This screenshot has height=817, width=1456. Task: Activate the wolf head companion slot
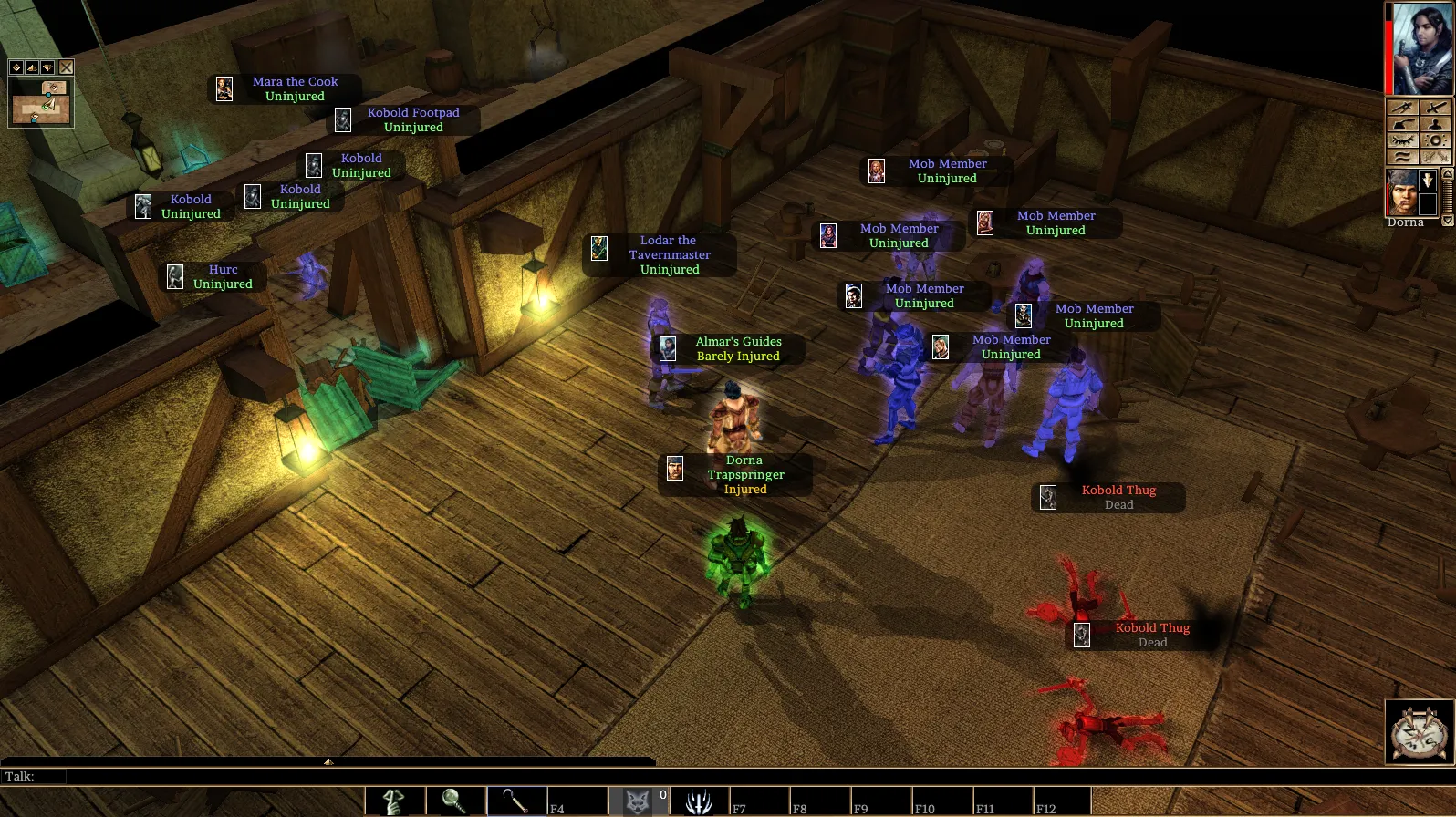point(638,801)
